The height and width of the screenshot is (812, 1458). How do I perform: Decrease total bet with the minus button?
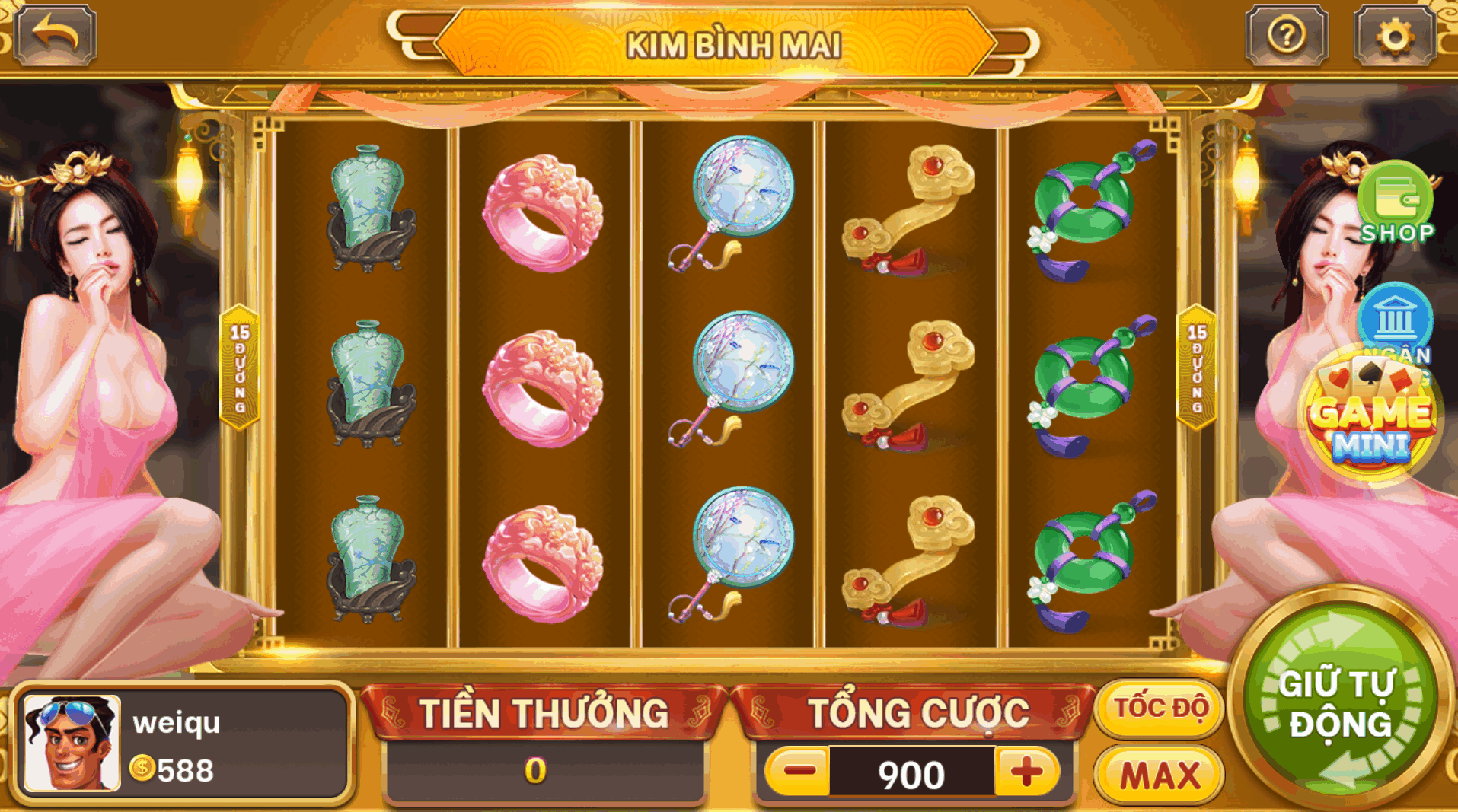click(799, 772)
